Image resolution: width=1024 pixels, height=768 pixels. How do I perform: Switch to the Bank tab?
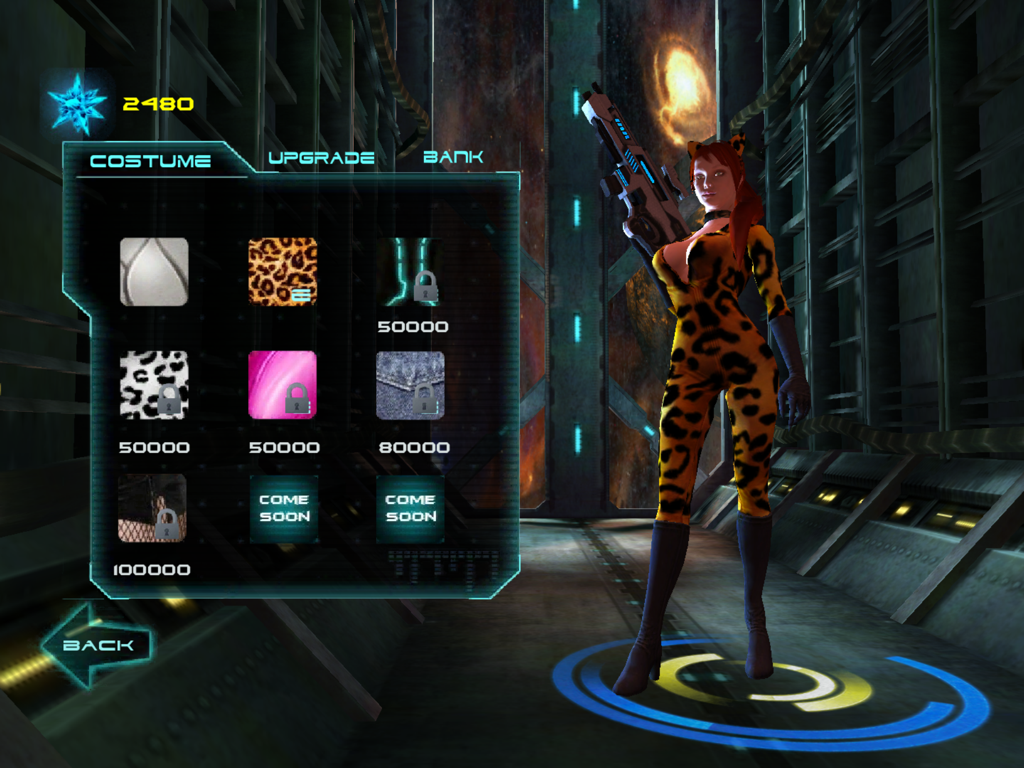[x=453, y=157]
